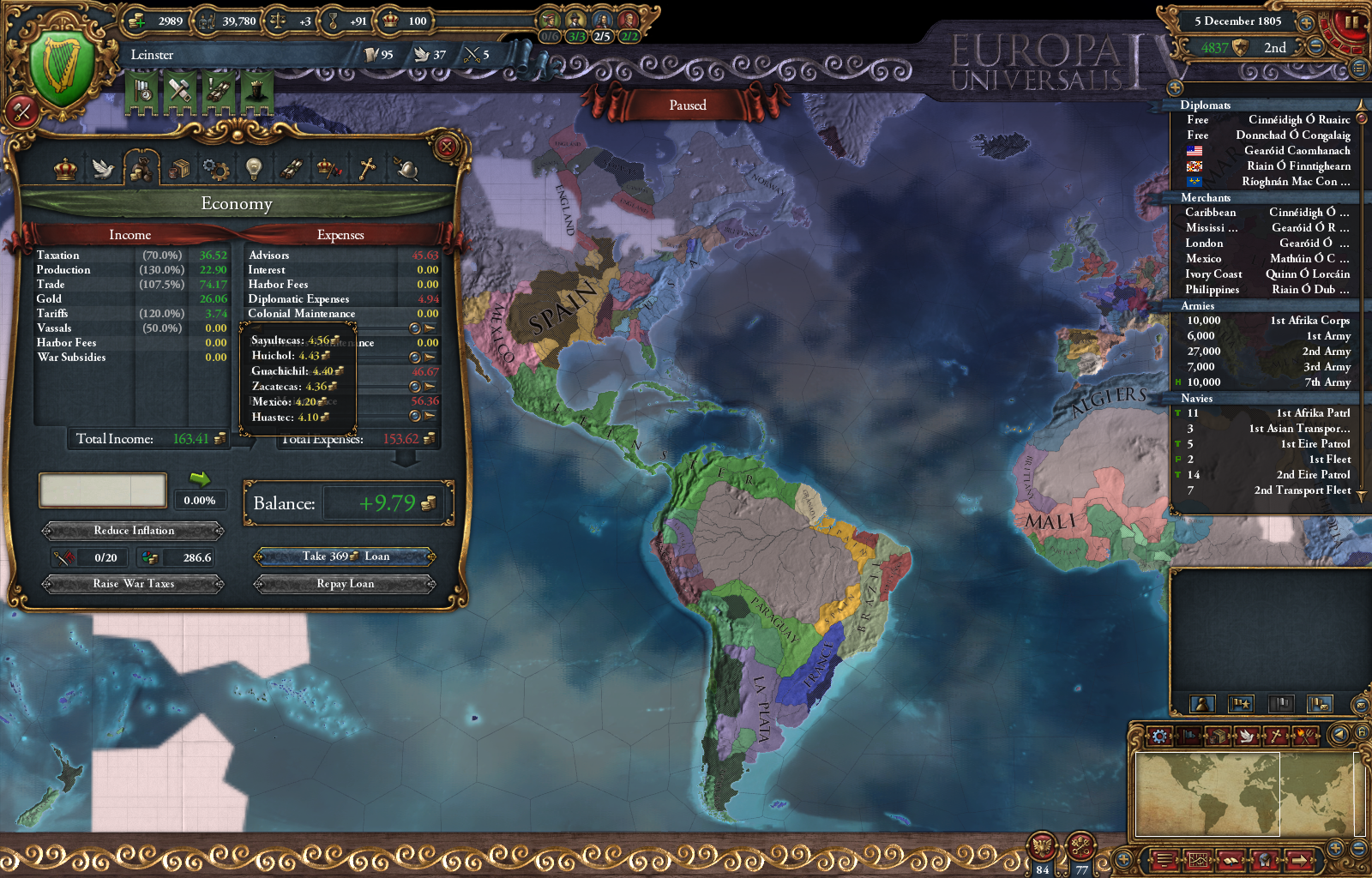
Task: Switch to the Missions tab with scroll icon
Action: (292, 170)
